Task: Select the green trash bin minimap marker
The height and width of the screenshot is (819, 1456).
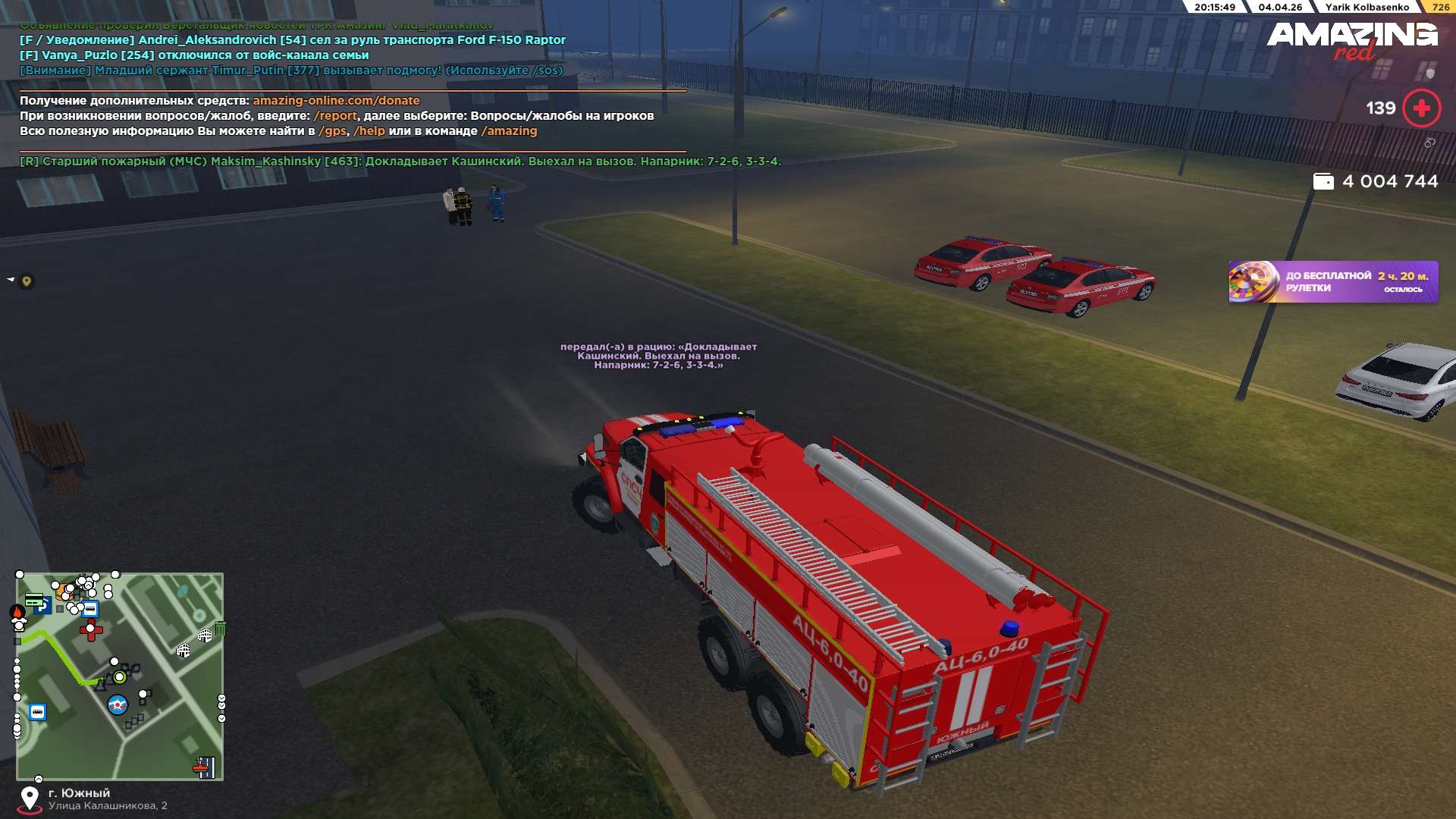Action: pyautogui.click(x=221, y=628)
